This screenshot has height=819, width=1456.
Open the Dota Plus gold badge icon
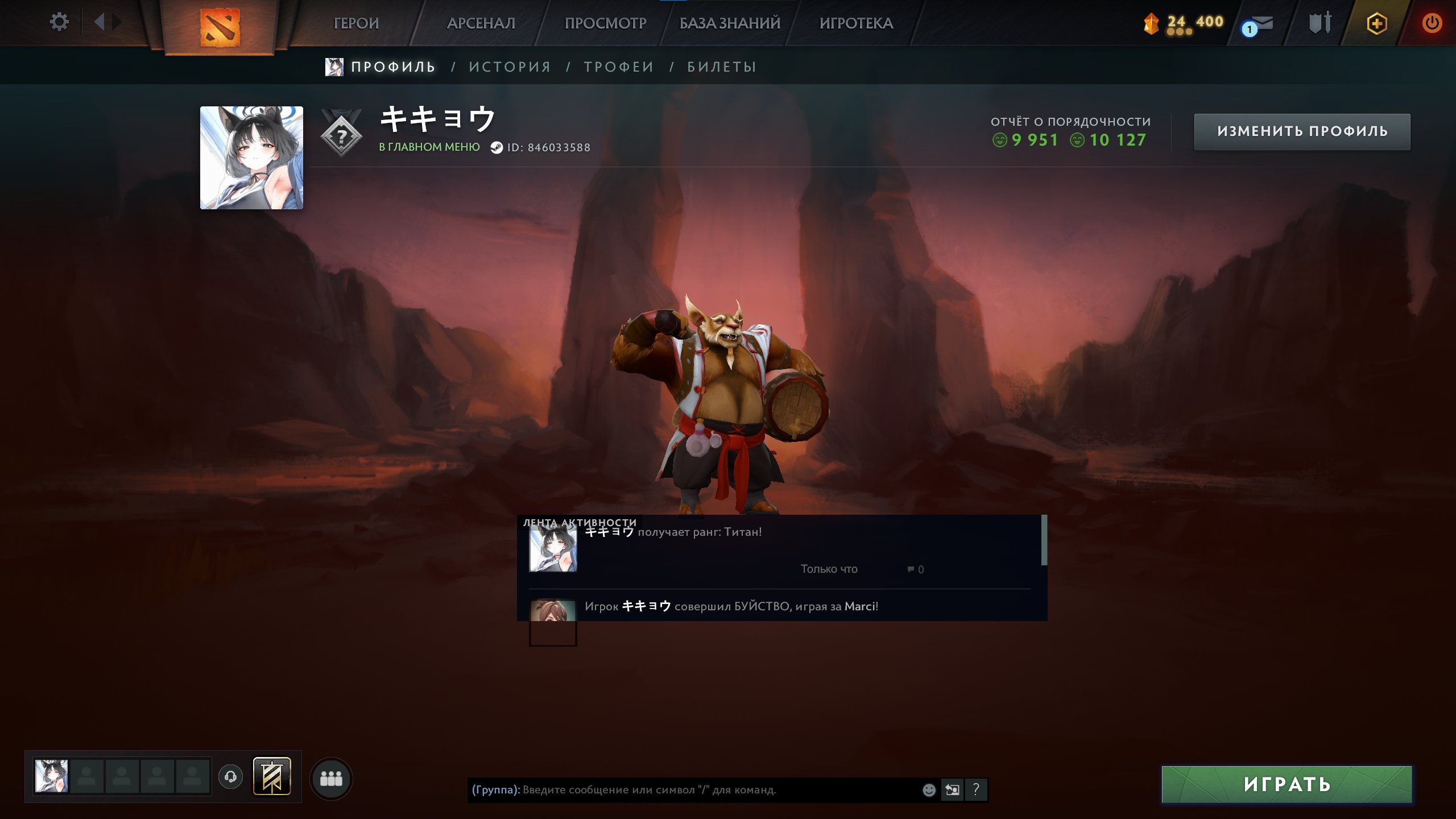(1376, 24)
